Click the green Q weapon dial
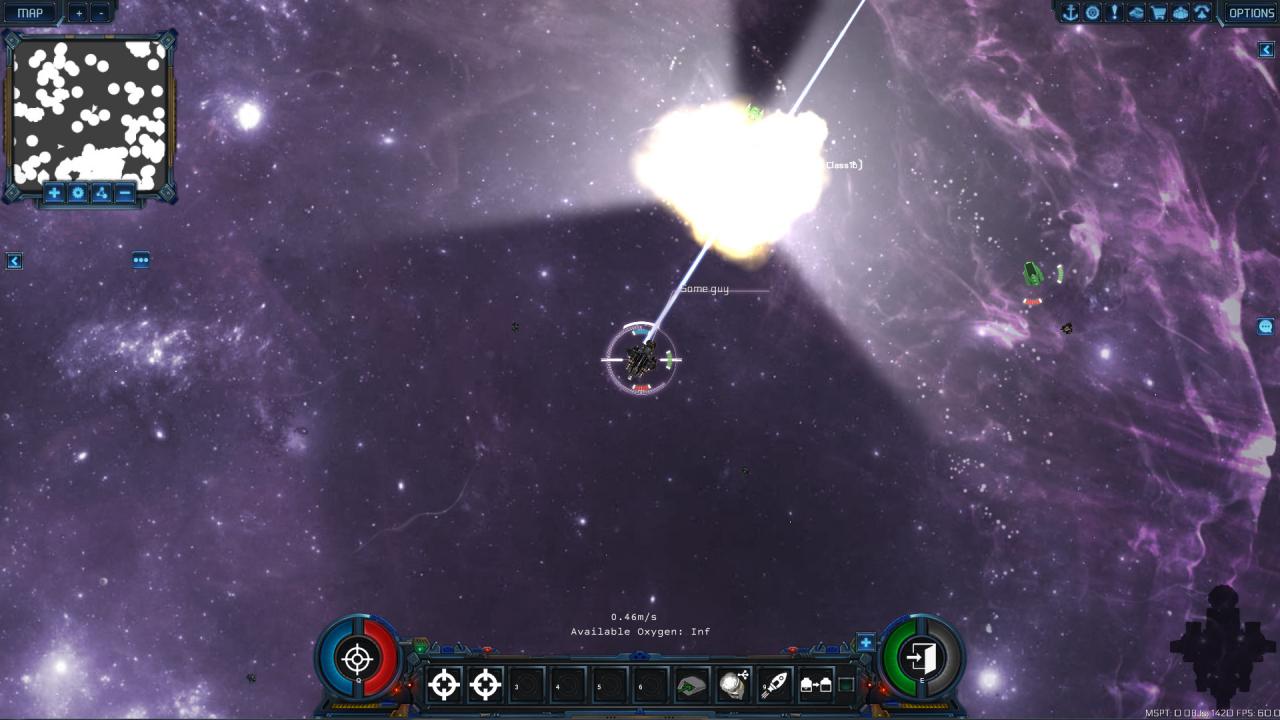Screen dimensions: 1280x720 click(x=357, y=661)
